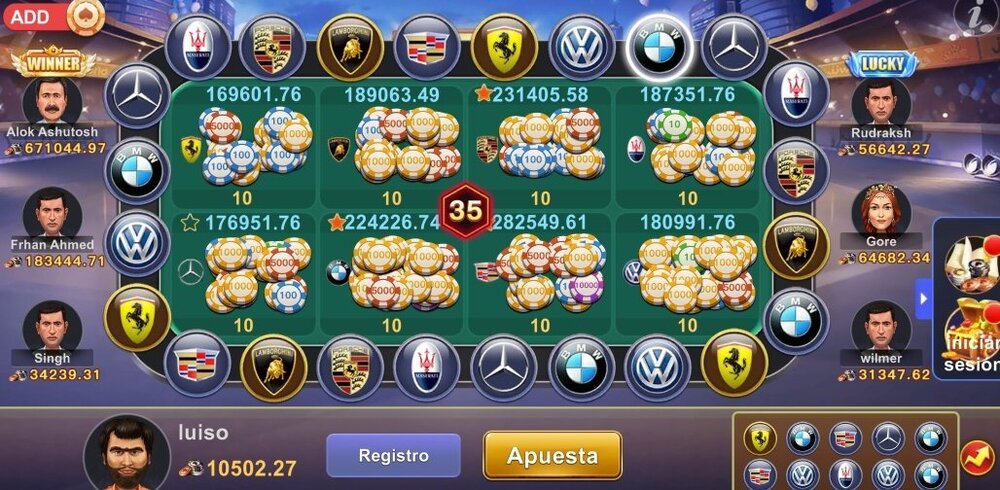Viewport: 1000px width, 490px height.
Task: Click the Registro button
Action: [x=393, y=455]
